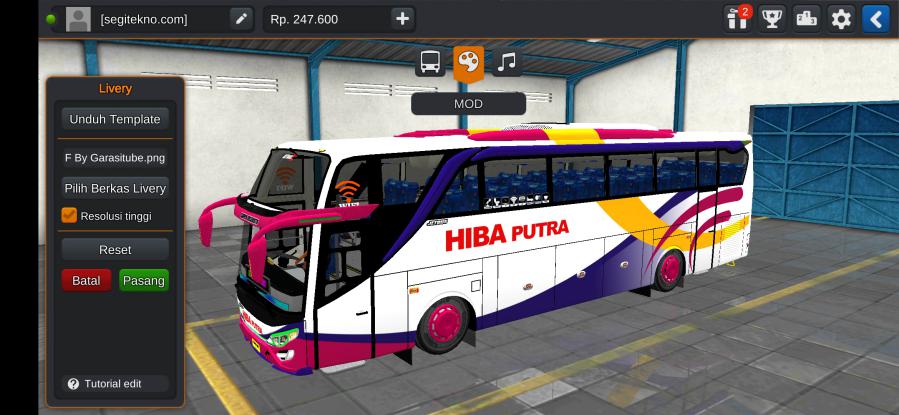The width and height of the screenshot is (899, 415).
Task: Open the music note tab
Action: [507, 63]
